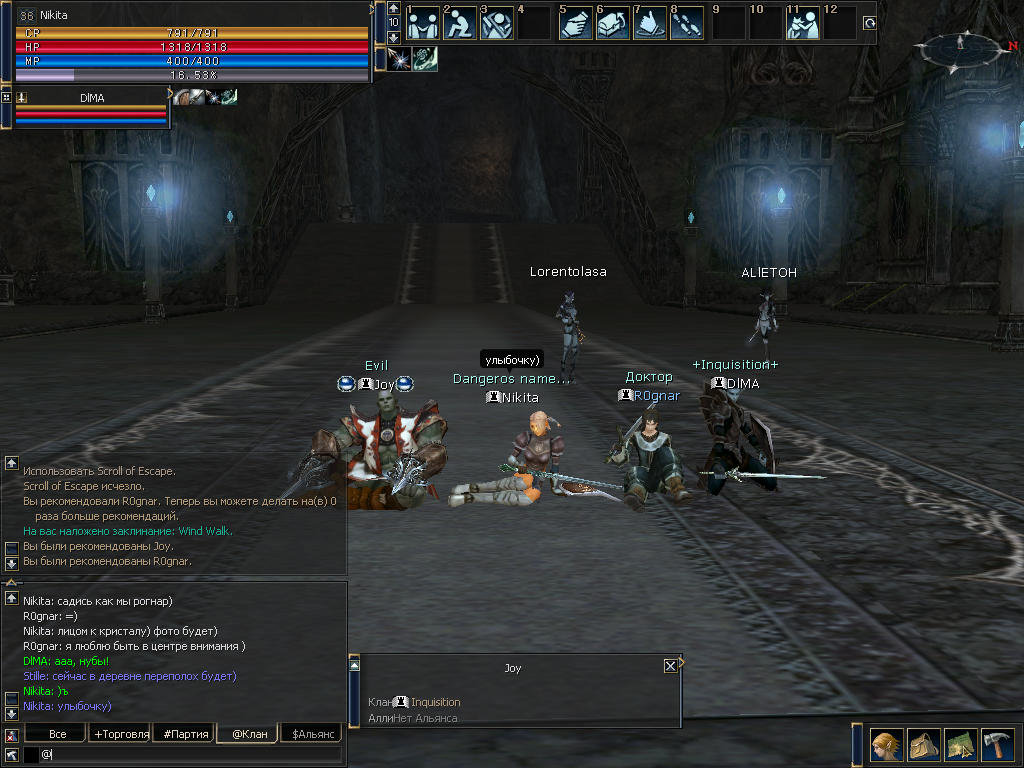Open the +Торговля chat tab
The height and width of the screenshot is (768, 1024).
121,734
